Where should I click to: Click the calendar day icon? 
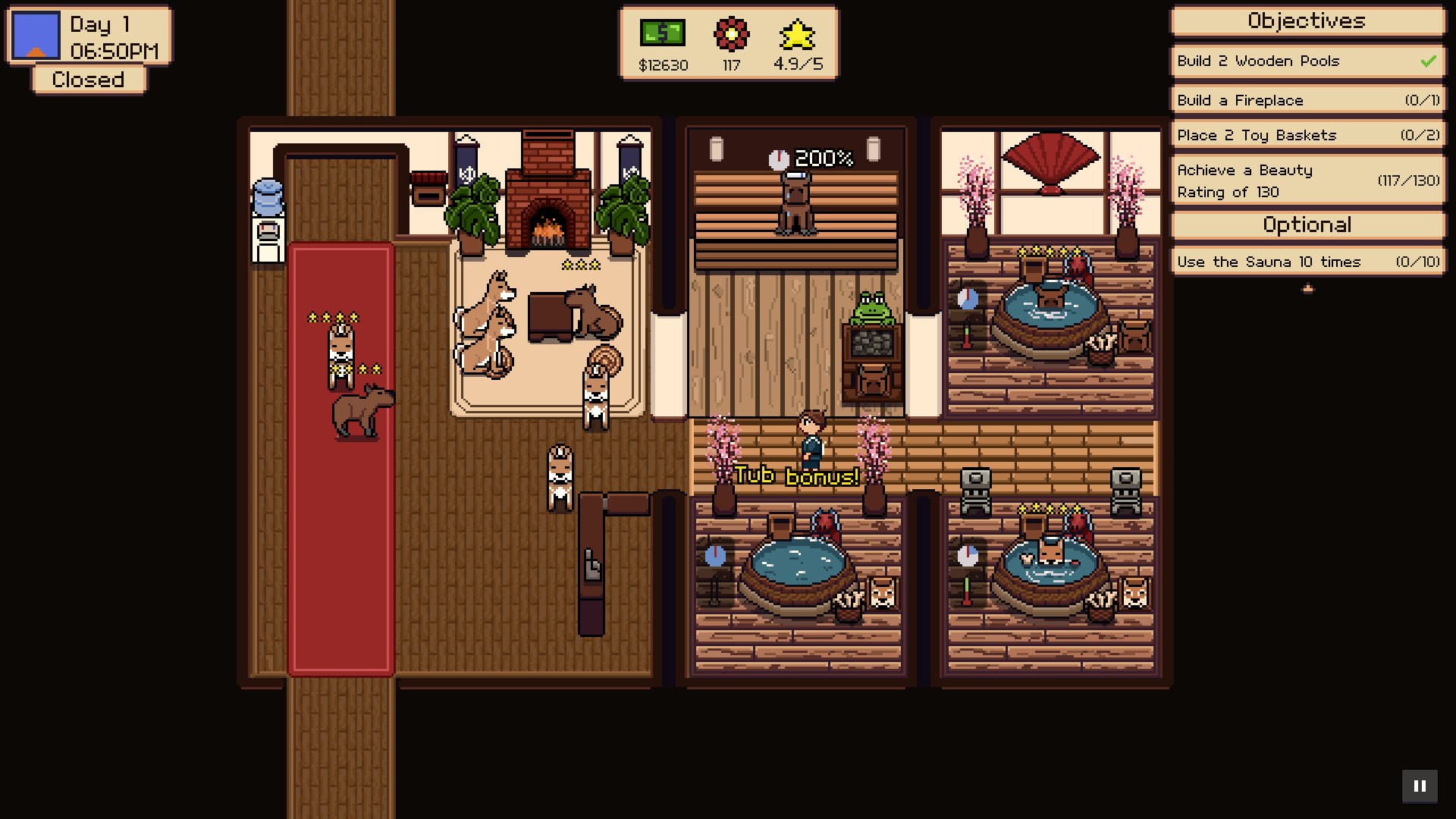point(35,34)
